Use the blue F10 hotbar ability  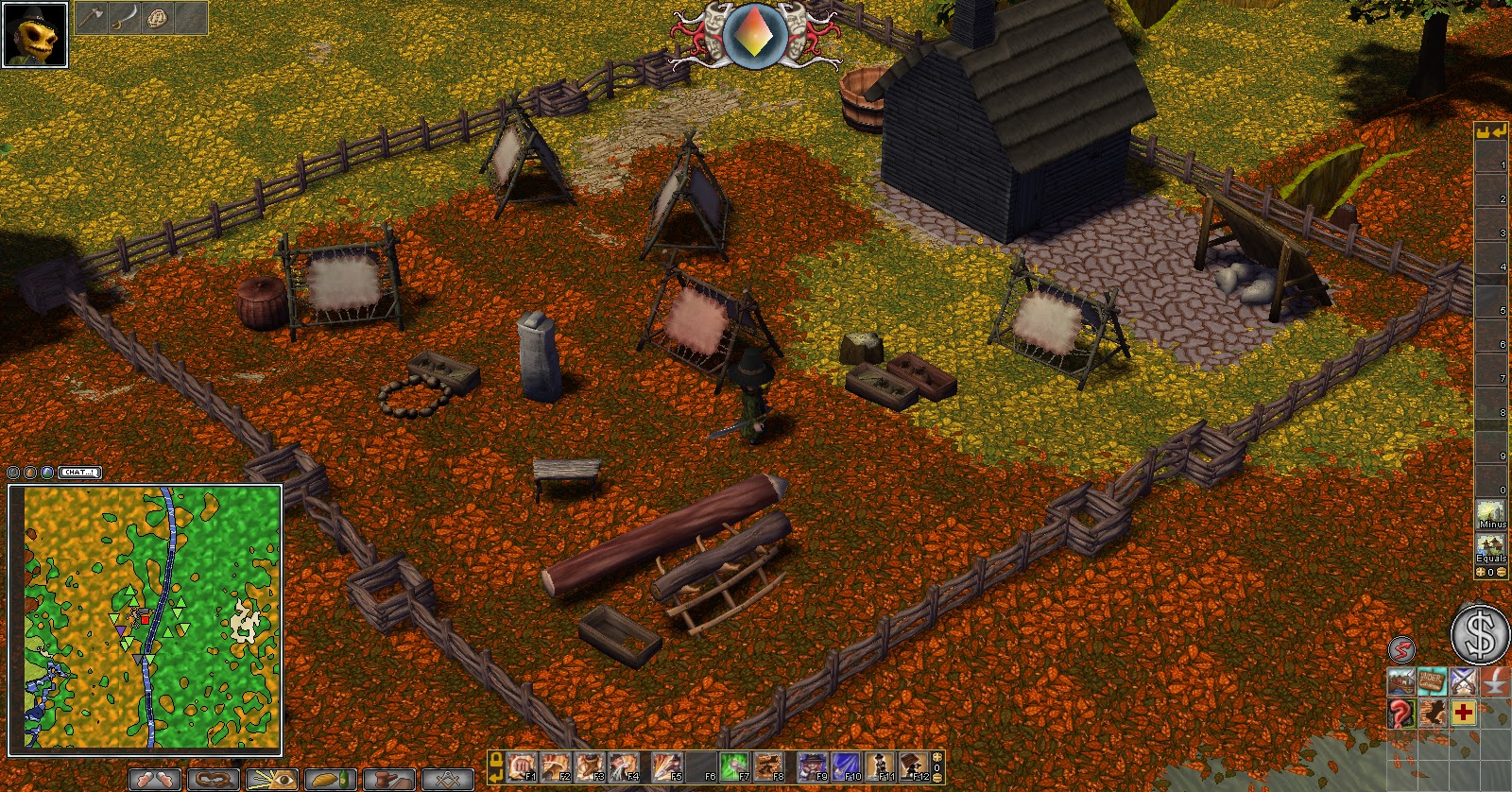click(x=847, y=766)
